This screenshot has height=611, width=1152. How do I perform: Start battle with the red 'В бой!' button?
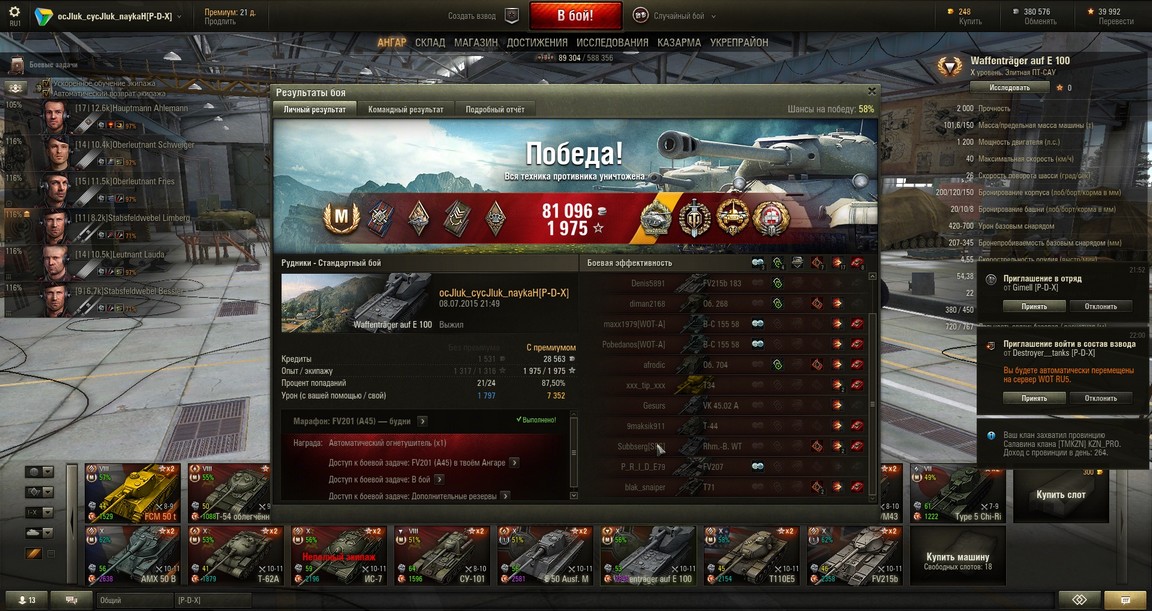[x=575, y=16]
